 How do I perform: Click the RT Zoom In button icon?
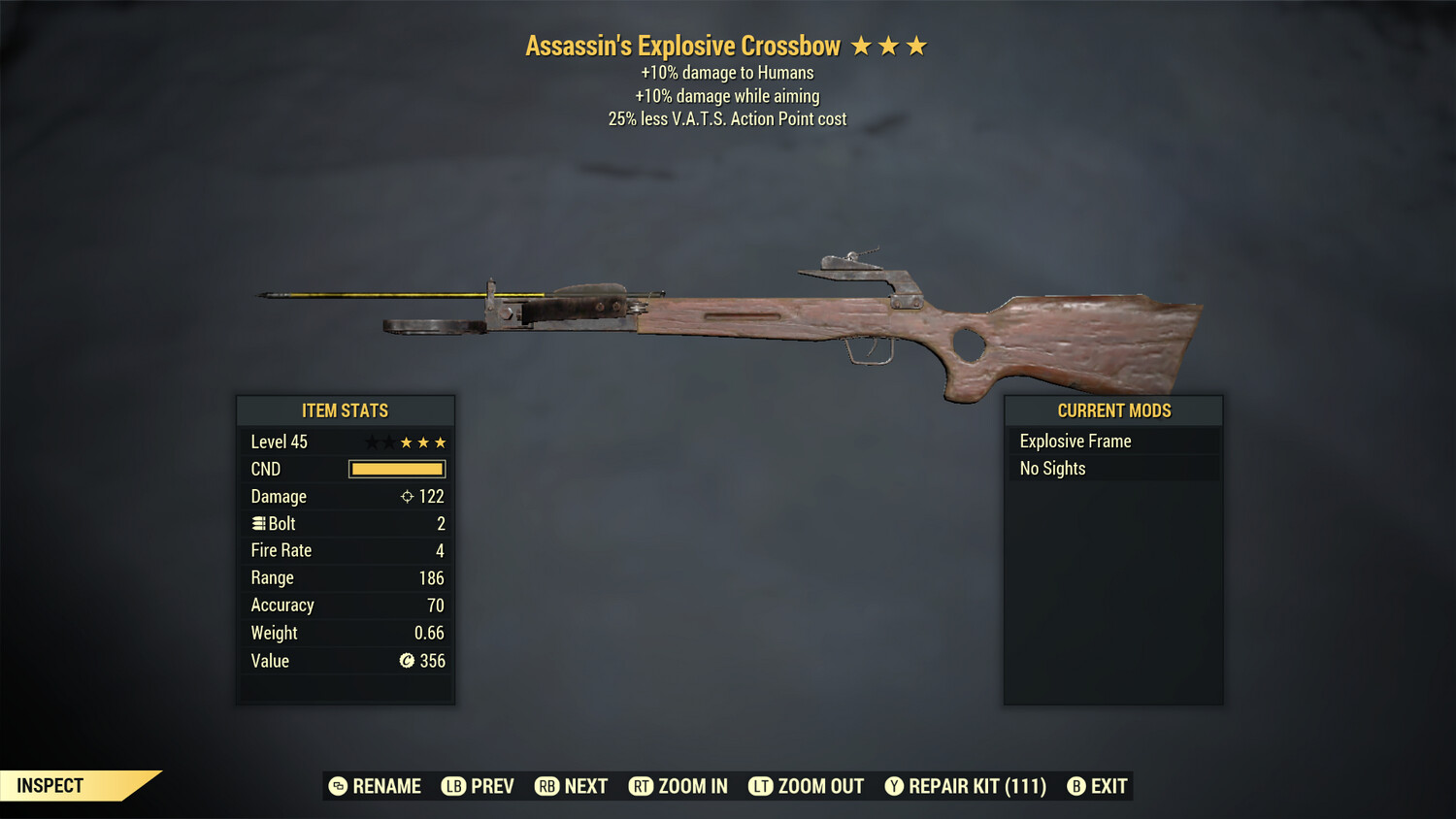pos(642,786)
